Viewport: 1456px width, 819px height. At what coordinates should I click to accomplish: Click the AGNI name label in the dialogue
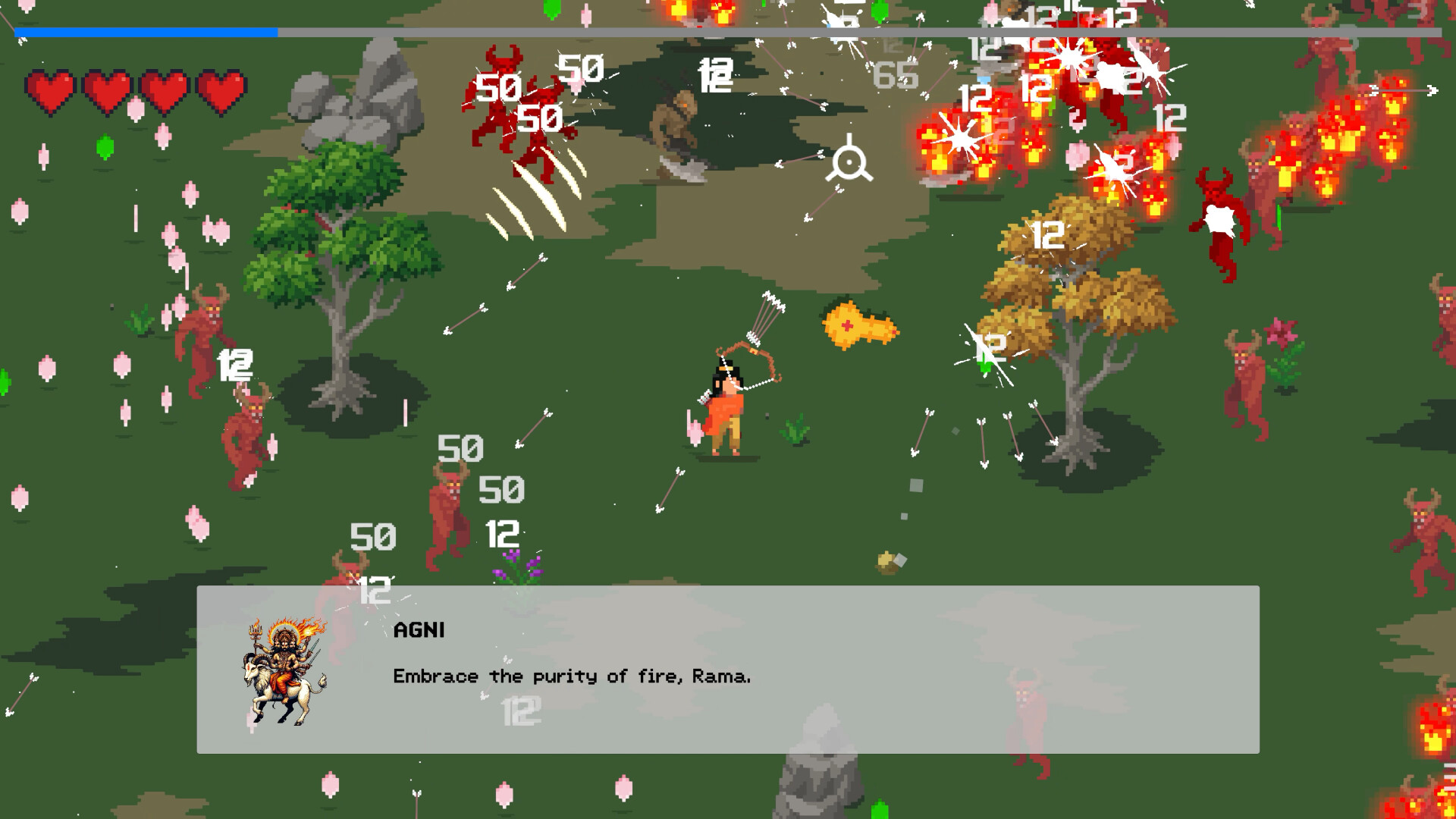click(x=419, y=630)
